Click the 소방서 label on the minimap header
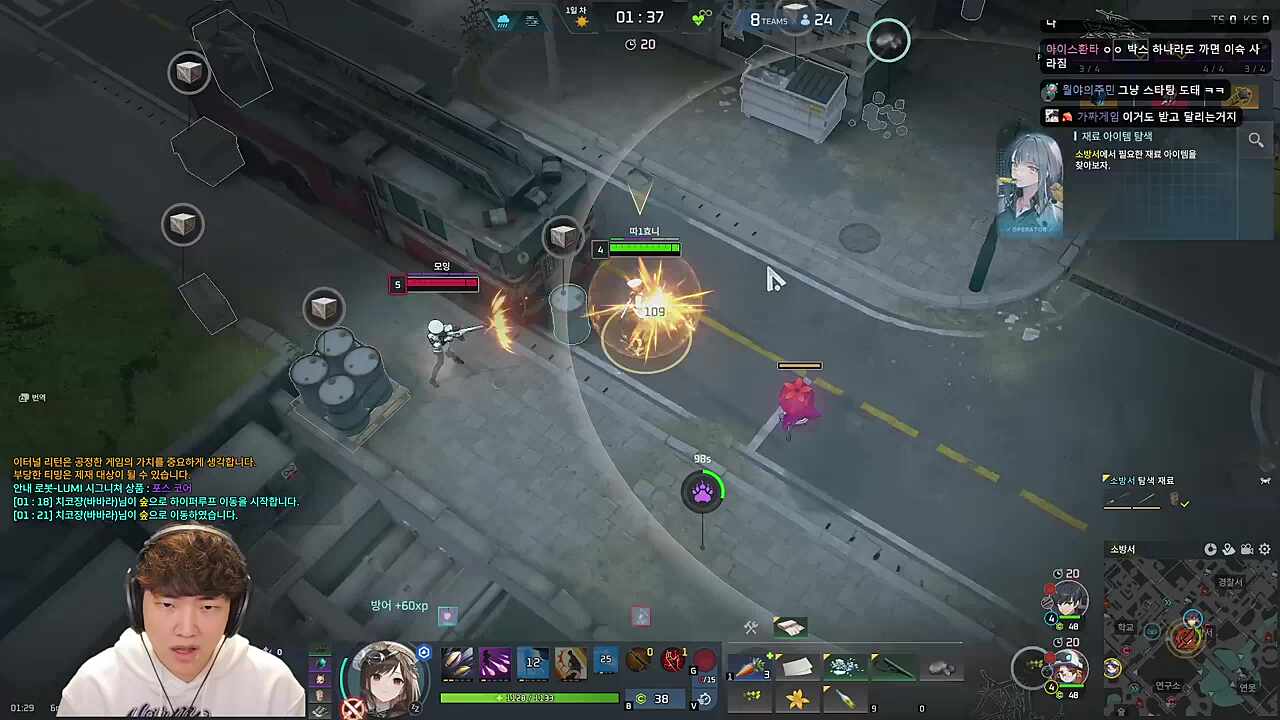This screenshot has width=1280, height=720. pos(1122,549)
